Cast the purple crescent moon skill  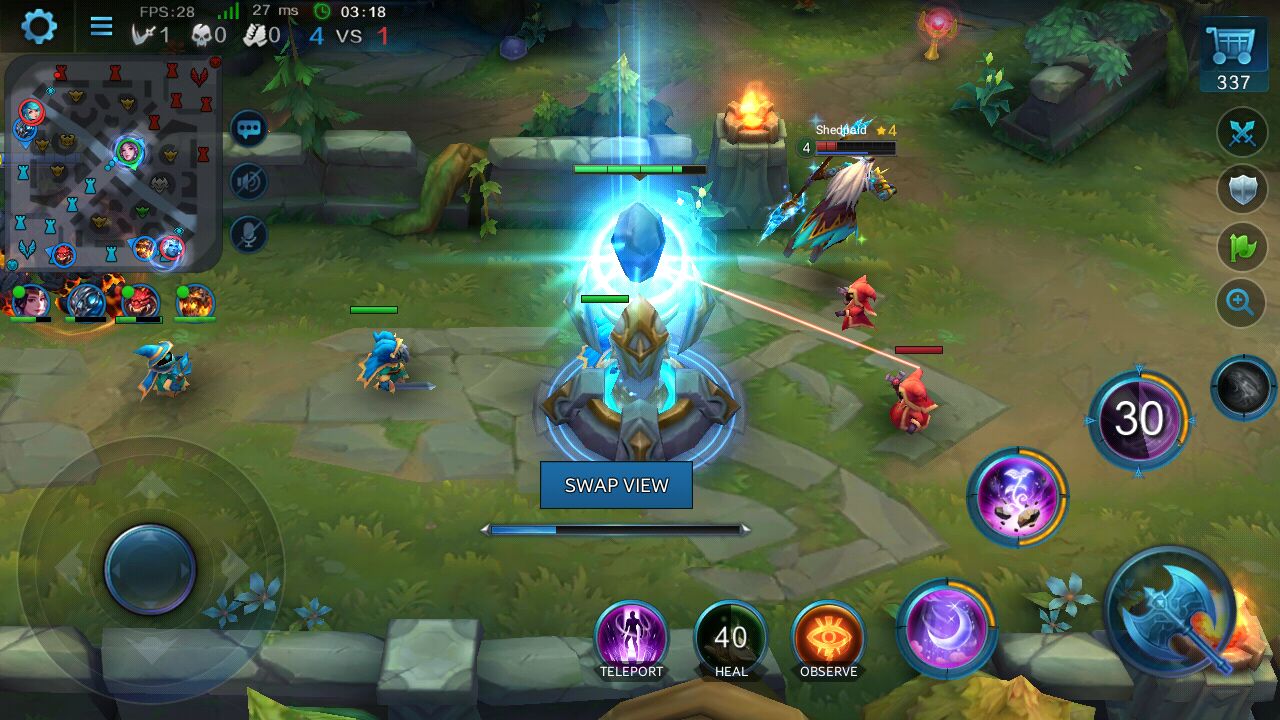coord(945,627)
